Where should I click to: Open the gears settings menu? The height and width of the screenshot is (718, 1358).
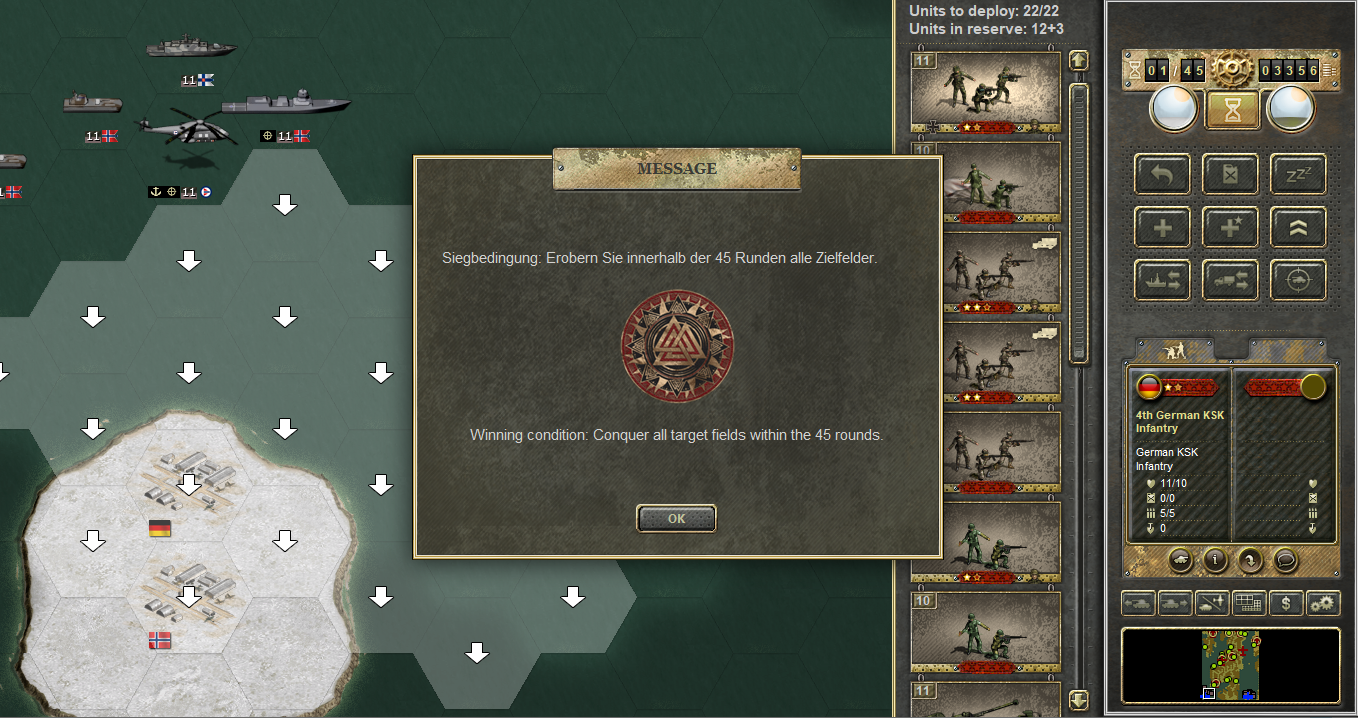click(1322, 604)
